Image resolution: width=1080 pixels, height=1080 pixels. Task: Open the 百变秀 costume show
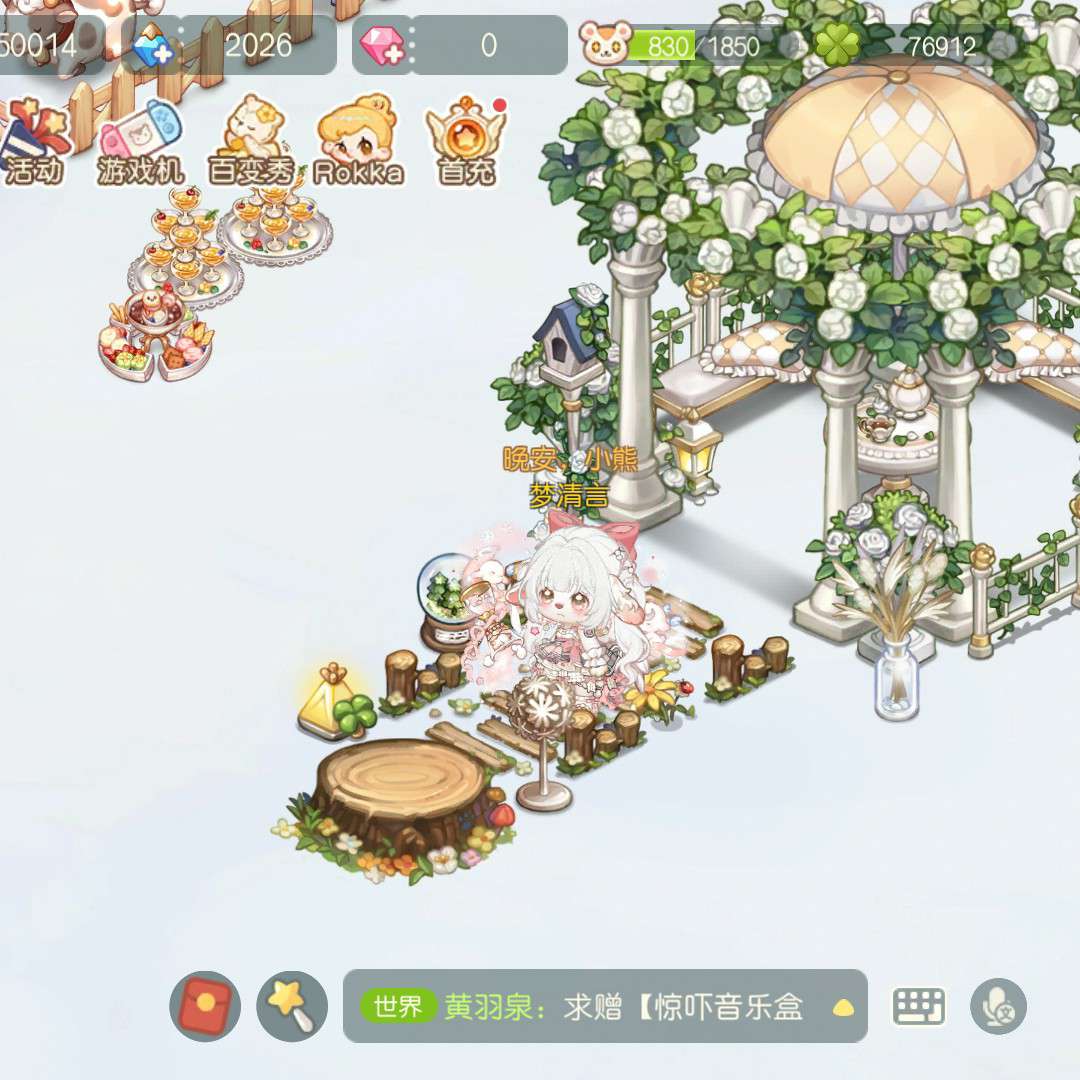click(250, 140)
